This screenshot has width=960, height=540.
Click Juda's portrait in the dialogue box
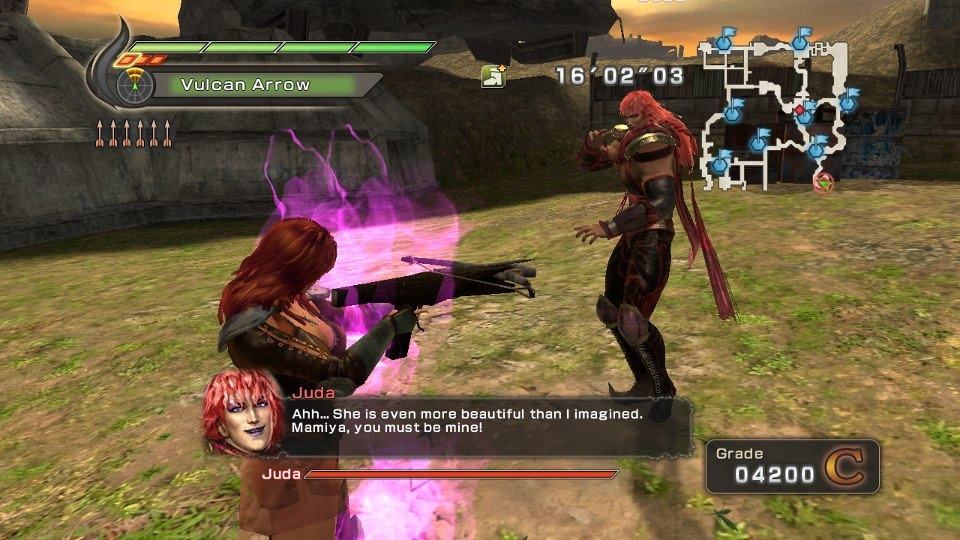239,410
